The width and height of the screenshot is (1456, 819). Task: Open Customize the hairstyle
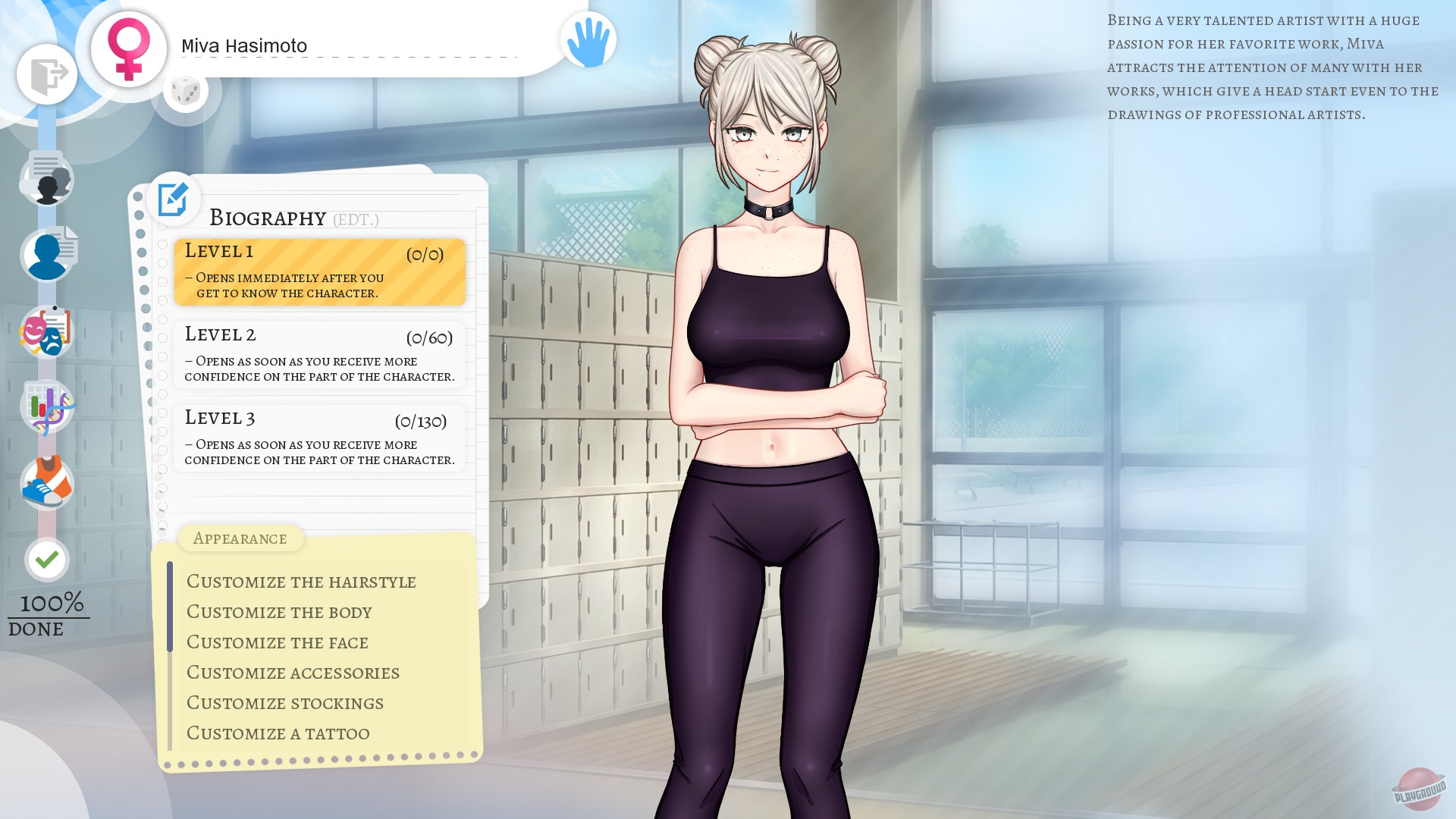tap(301, 582)
